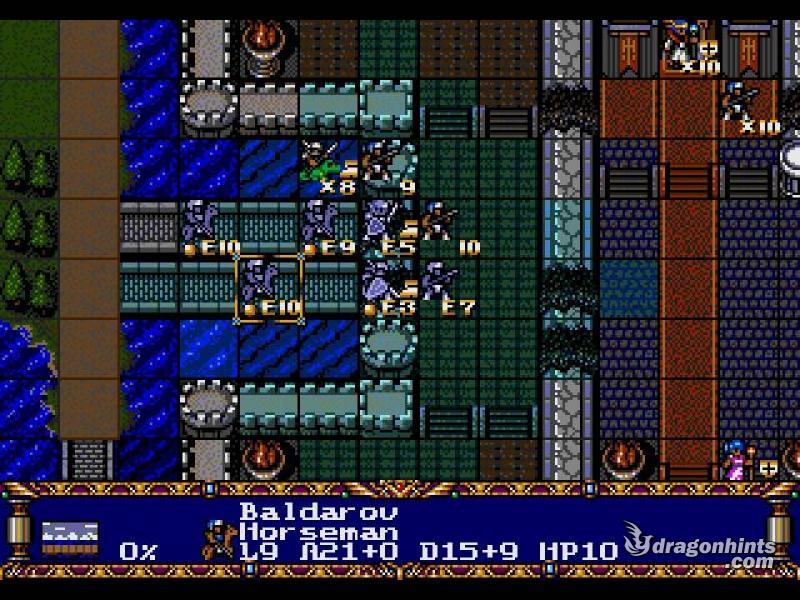Choose the x10 soldier below the throne
The width and height of the screenshot is (800, 600).
pyautogui.click(x=742, y=103)
